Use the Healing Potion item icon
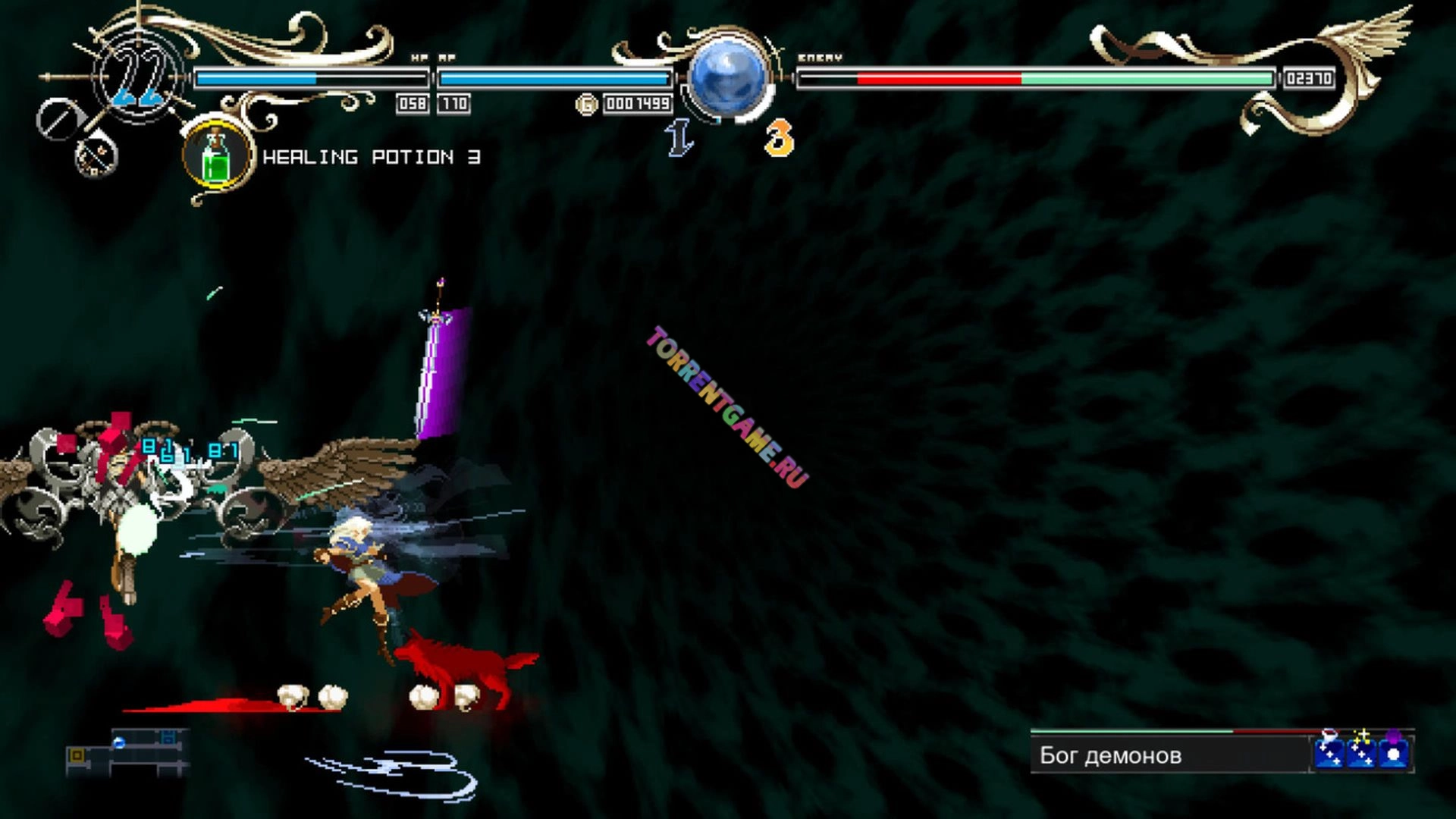The image size is (1456, 819). [218, 157]
